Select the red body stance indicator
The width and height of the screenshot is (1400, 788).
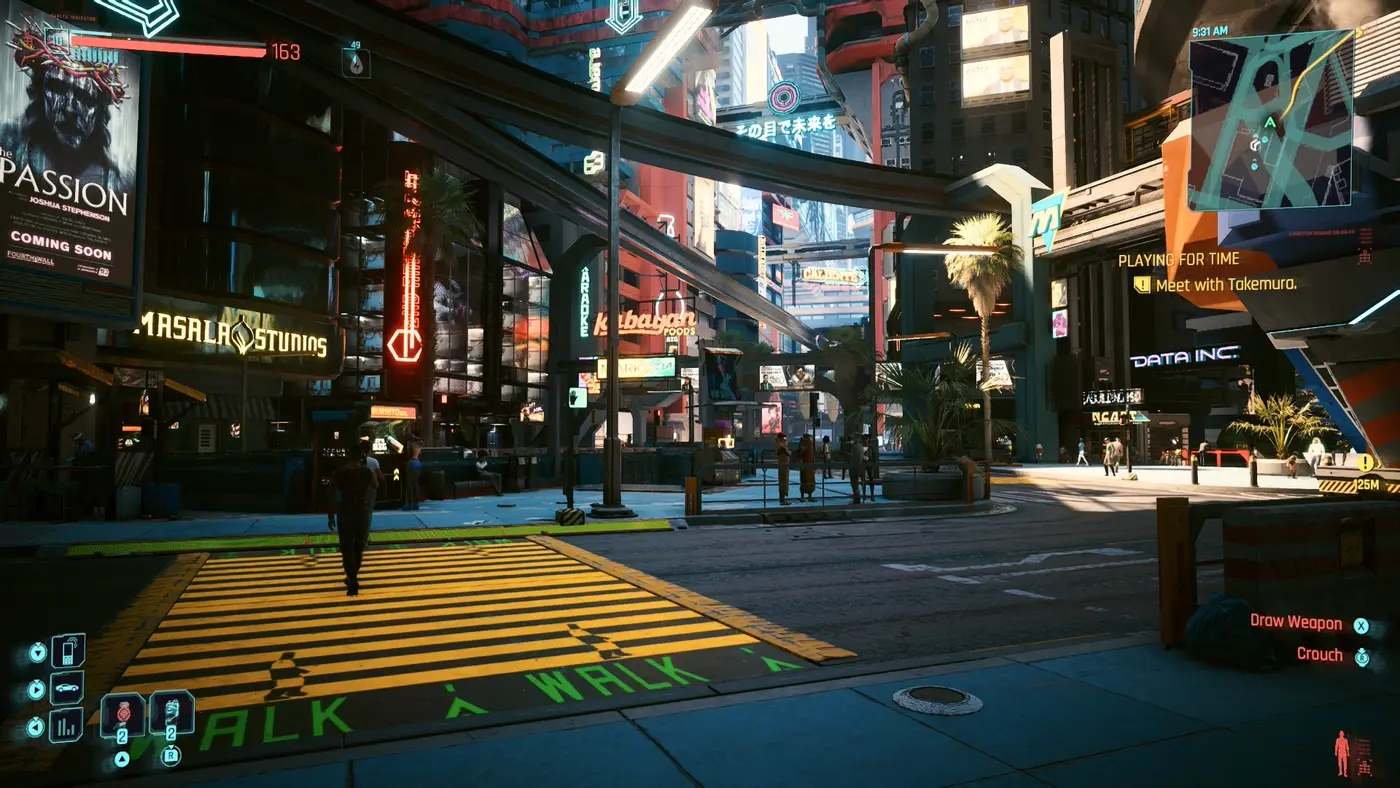click(1342, 753)
